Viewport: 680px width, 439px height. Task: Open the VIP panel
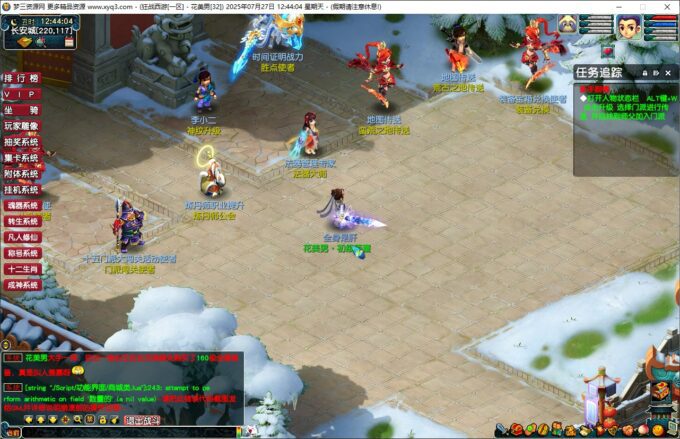[x=20, y=94]
